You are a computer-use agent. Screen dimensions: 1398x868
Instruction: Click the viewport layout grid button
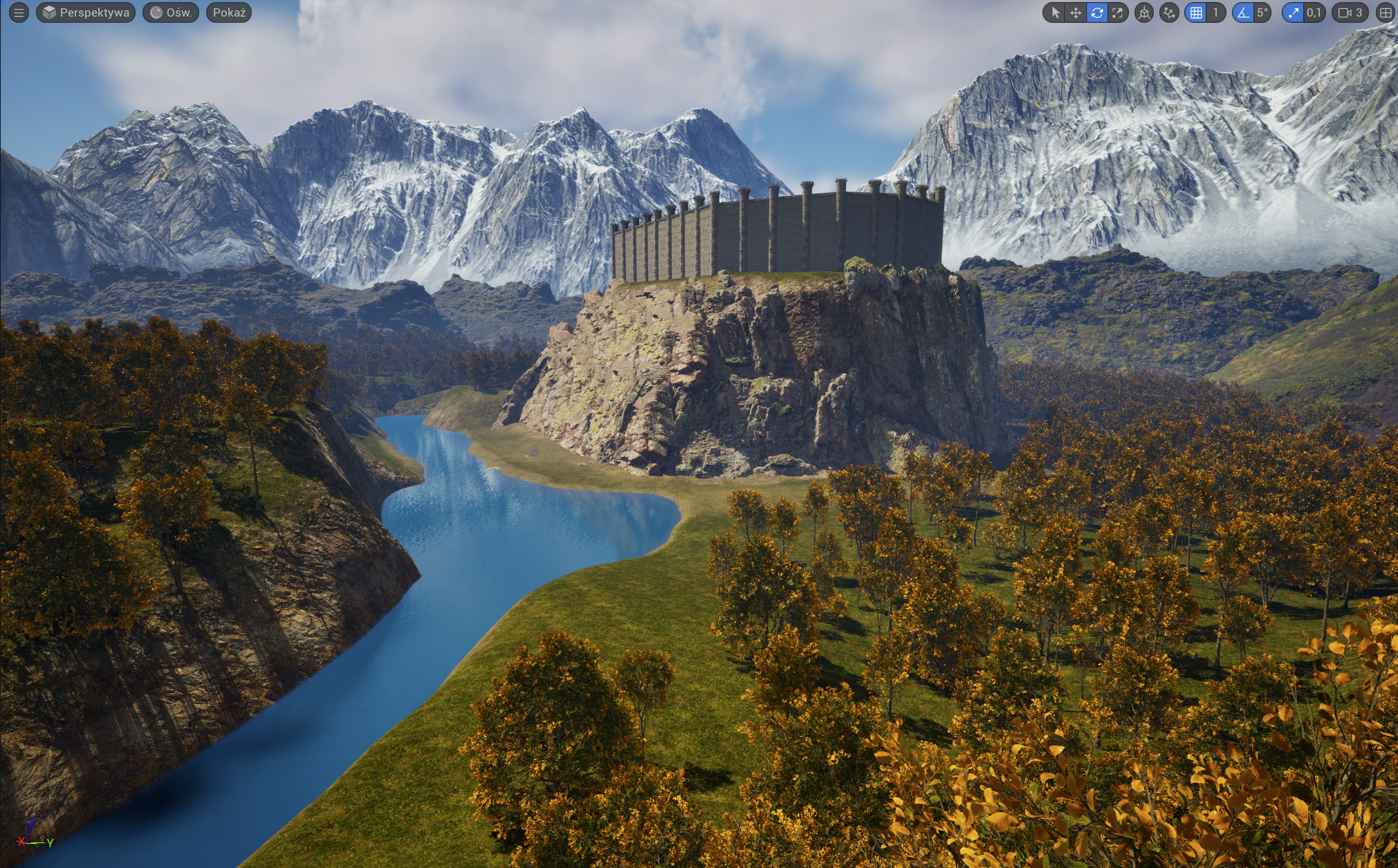(1386, 12)
